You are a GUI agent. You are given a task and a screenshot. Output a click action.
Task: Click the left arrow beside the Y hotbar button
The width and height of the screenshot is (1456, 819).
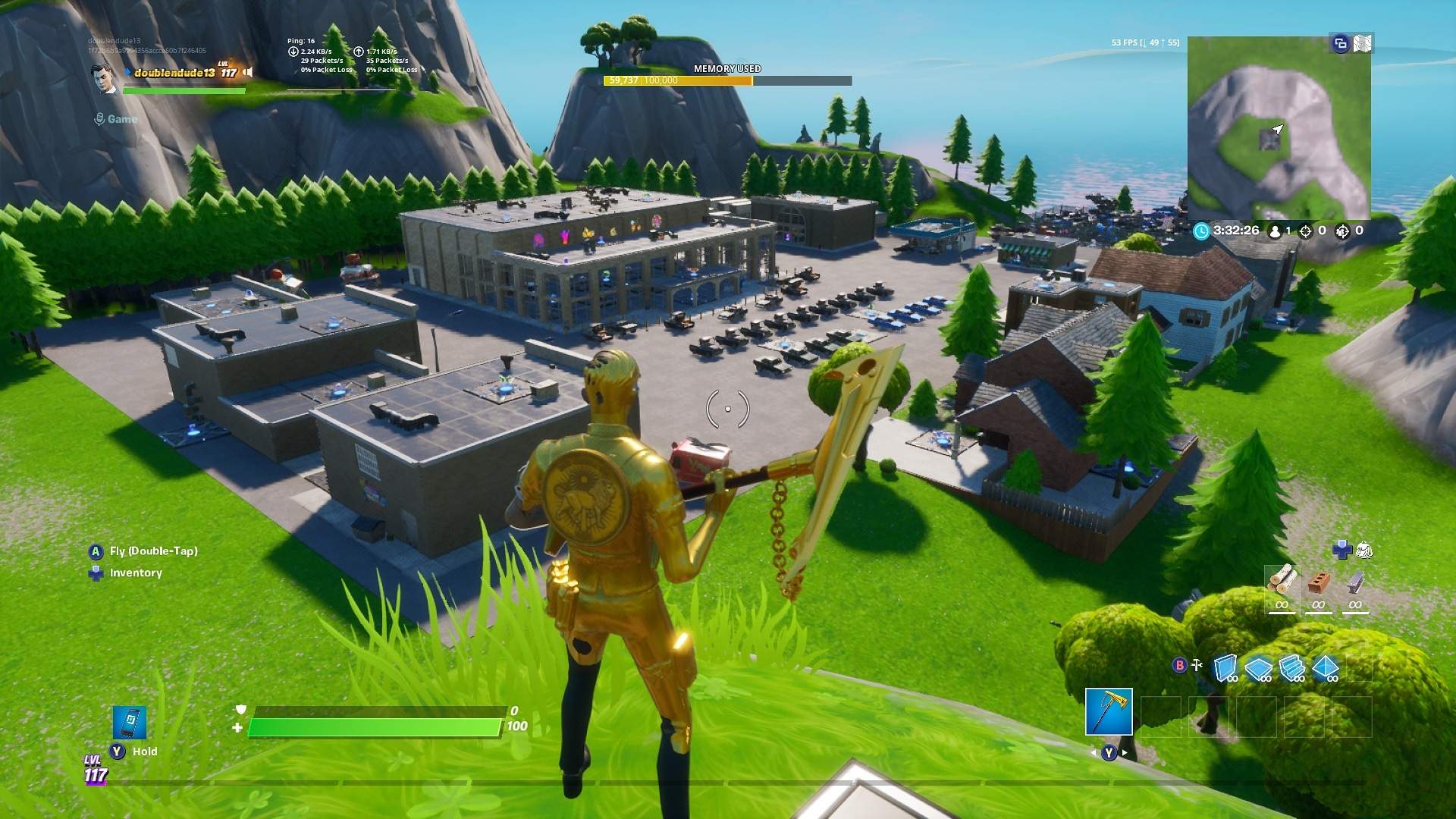[1094, 753]
